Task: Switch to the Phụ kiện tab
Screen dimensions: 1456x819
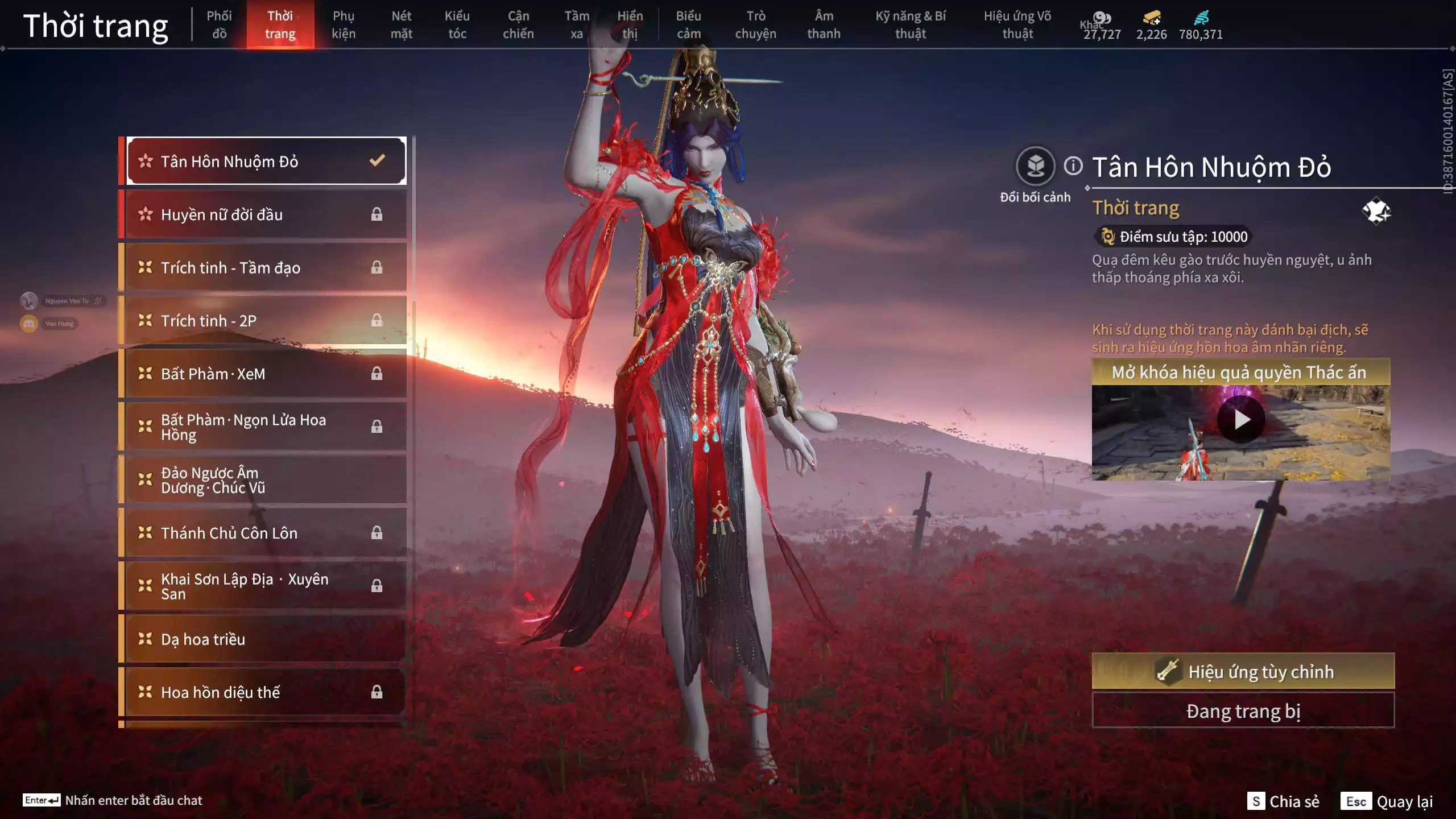Action: coord(345,24)
